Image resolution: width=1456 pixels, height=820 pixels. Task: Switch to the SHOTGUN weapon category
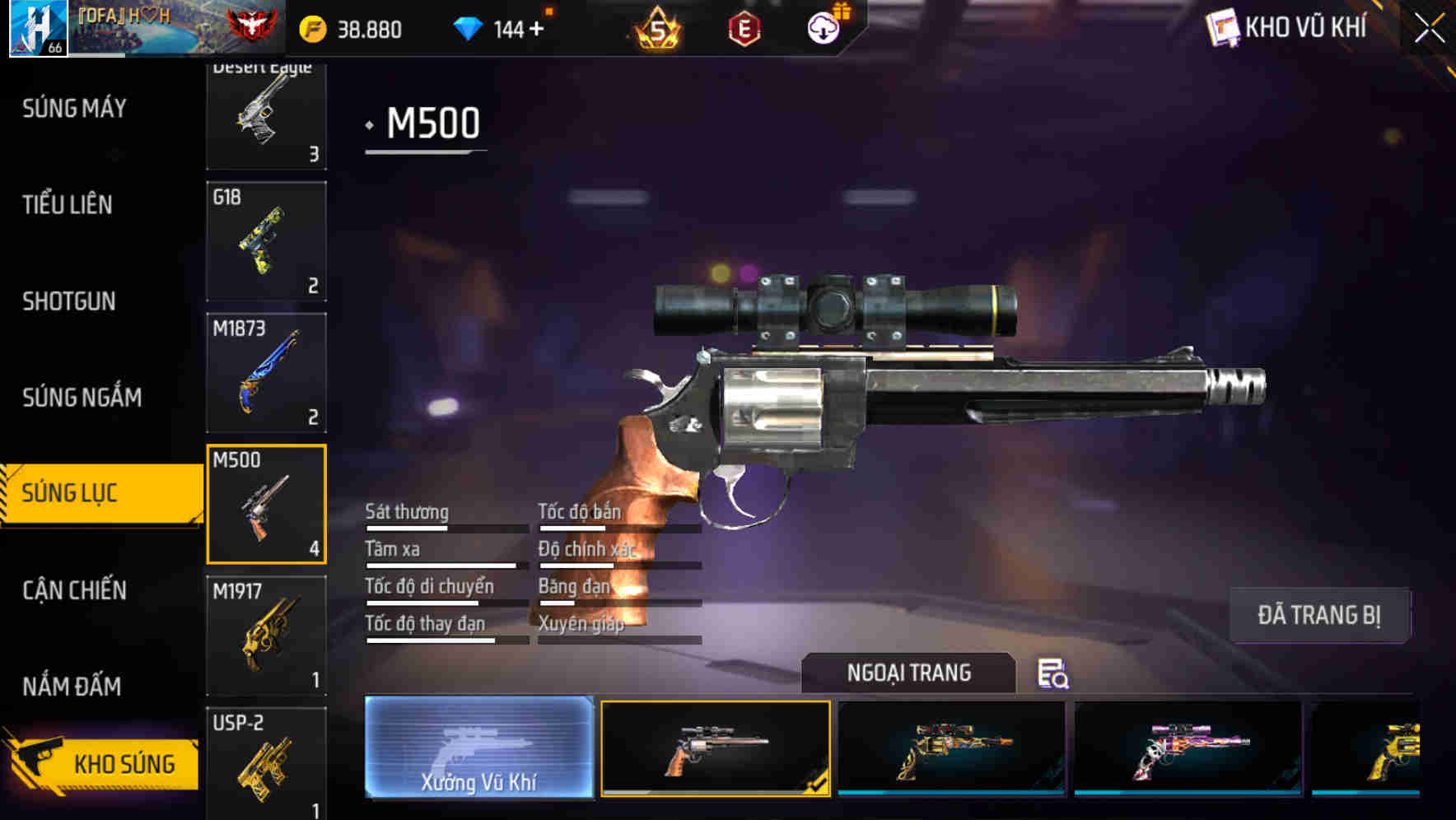69,301
